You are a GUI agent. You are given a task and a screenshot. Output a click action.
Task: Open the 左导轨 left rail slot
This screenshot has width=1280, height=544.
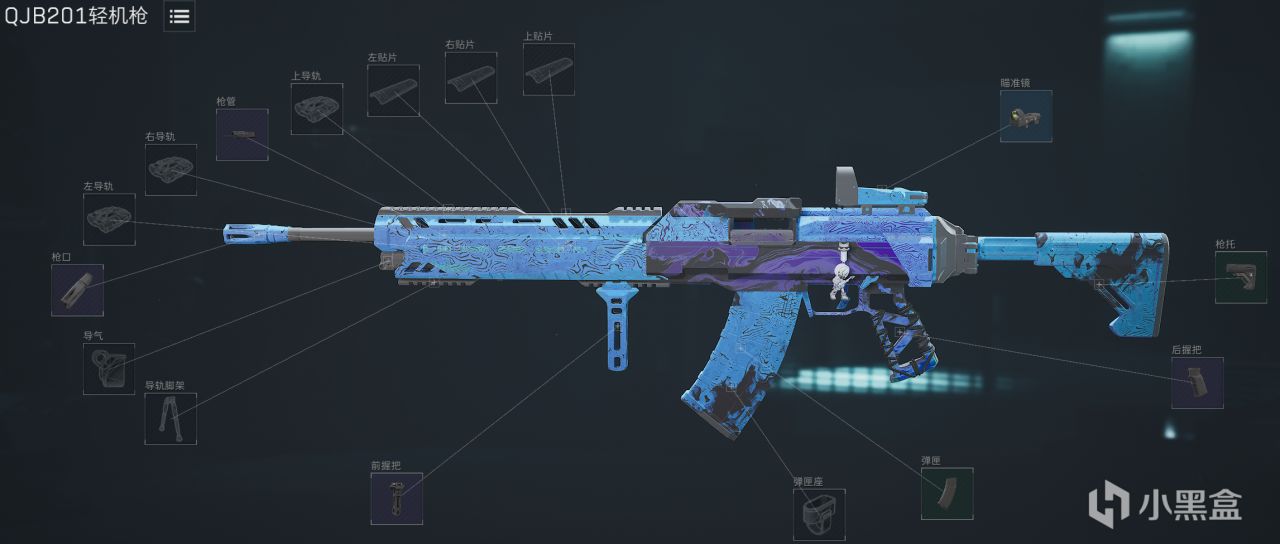pos(109,219)
